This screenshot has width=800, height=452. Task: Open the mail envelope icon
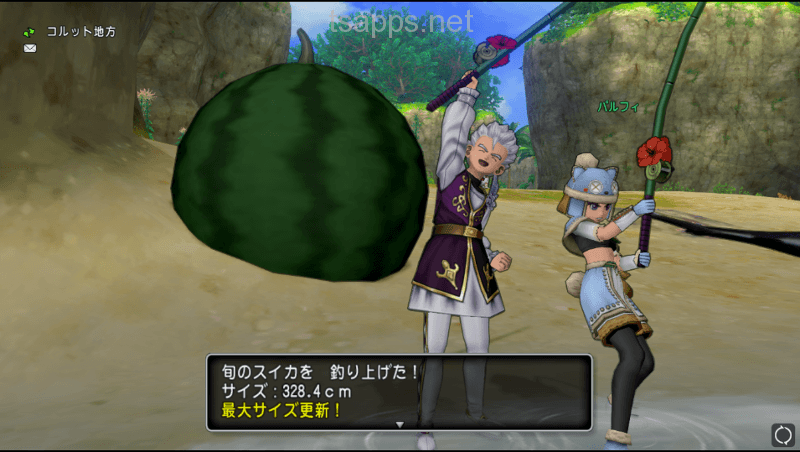point(30,48)
